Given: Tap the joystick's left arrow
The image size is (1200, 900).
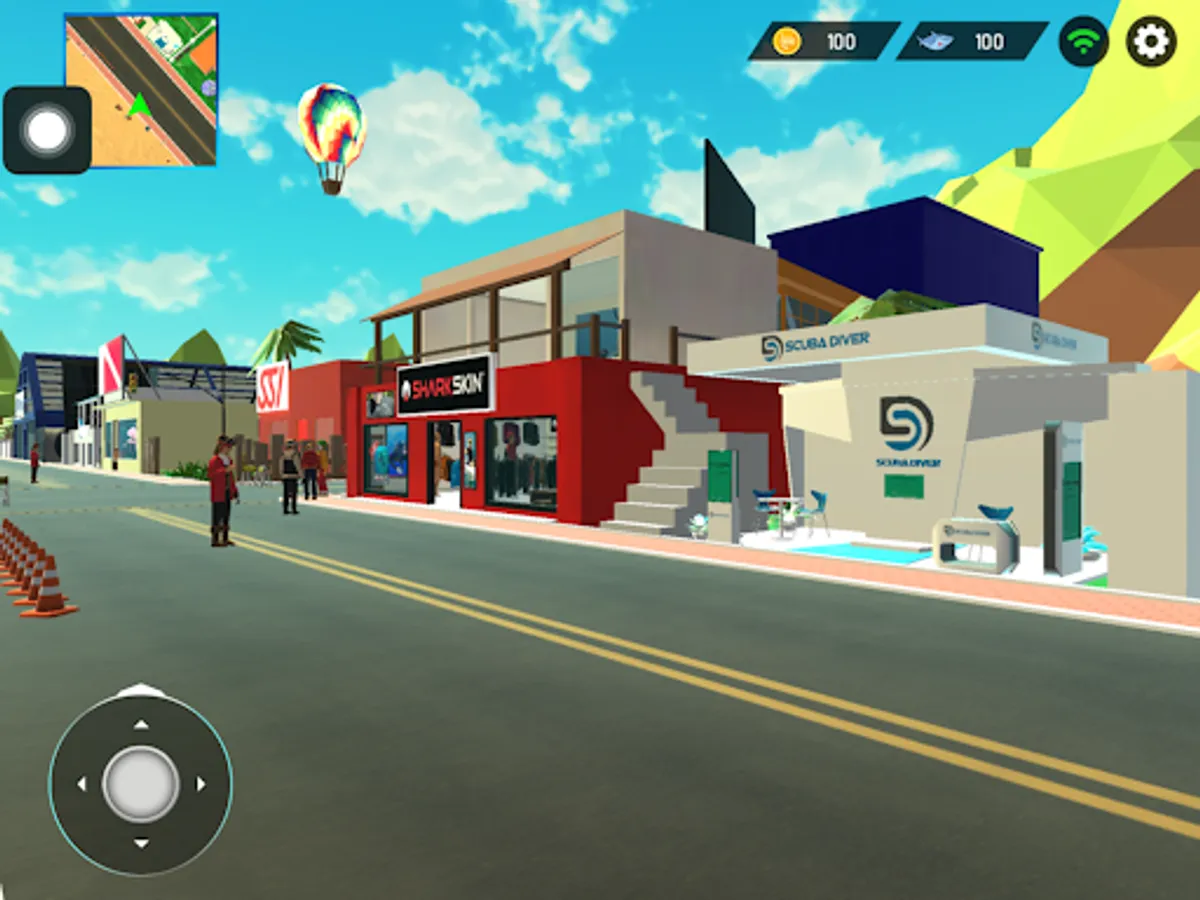Looking at the screenshot, I should pos(81,784).
